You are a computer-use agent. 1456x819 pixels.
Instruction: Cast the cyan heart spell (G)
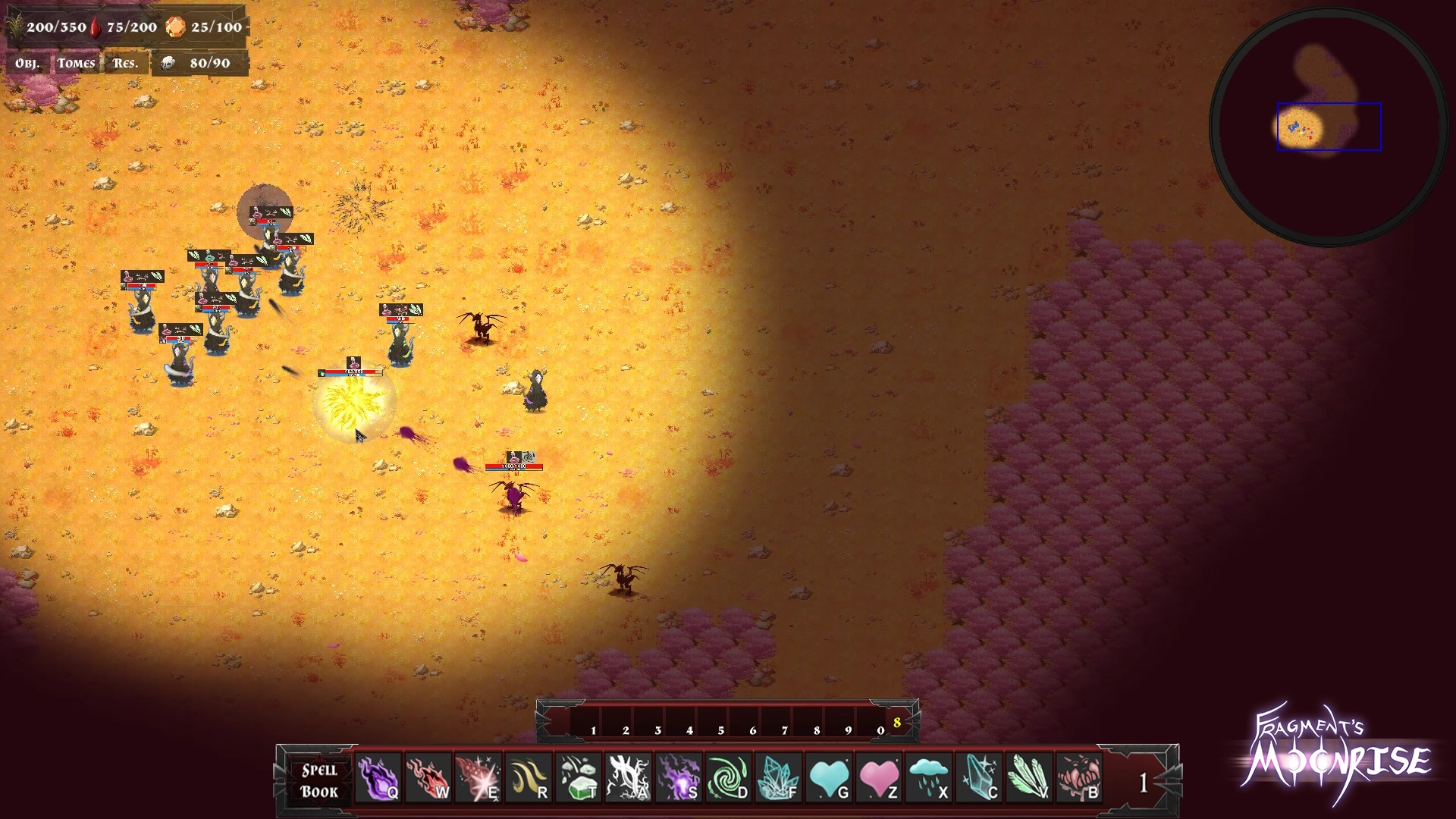pyautogui.click(x=828, y=779)
